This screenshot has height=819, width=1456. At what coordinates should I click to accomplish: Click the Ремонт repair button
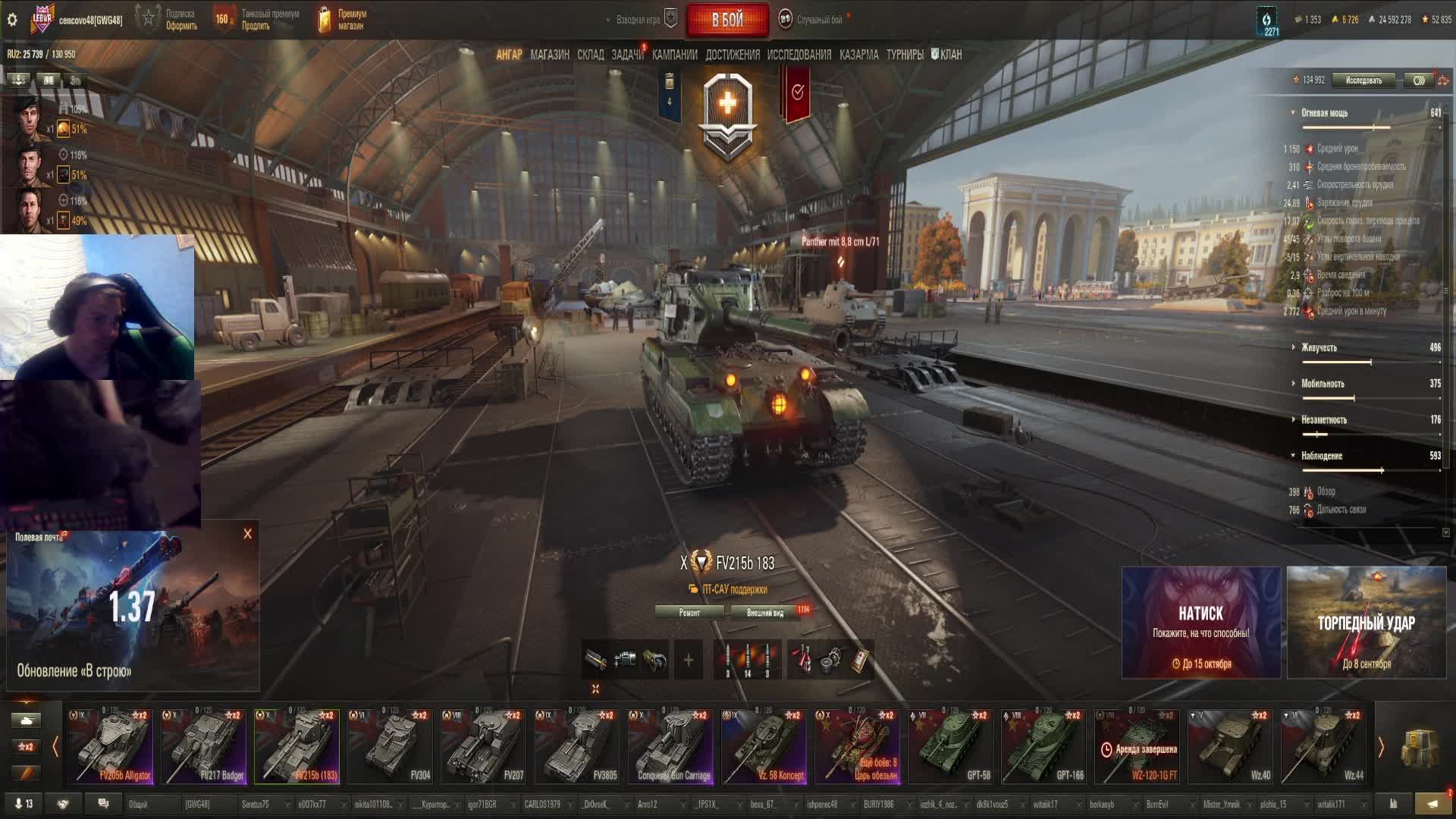689,613
